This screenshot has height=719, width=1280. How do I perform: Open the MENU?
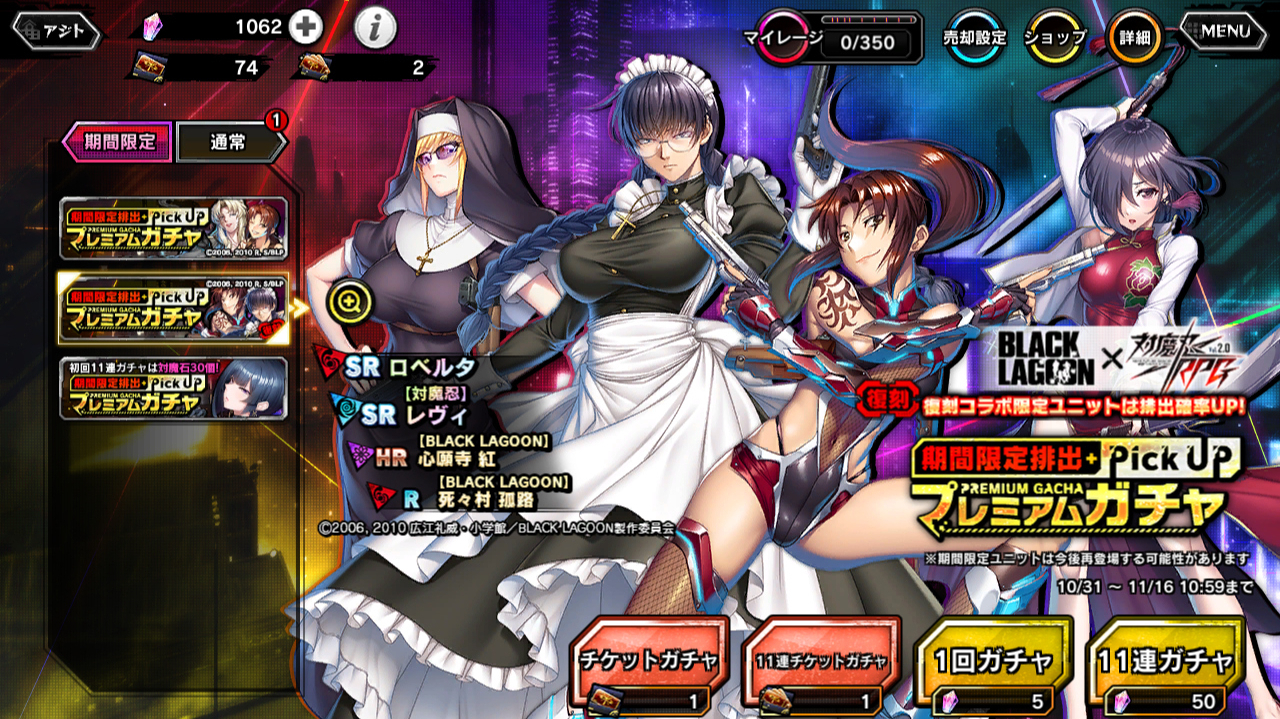pyautogui.click(x=1225, y=31)
